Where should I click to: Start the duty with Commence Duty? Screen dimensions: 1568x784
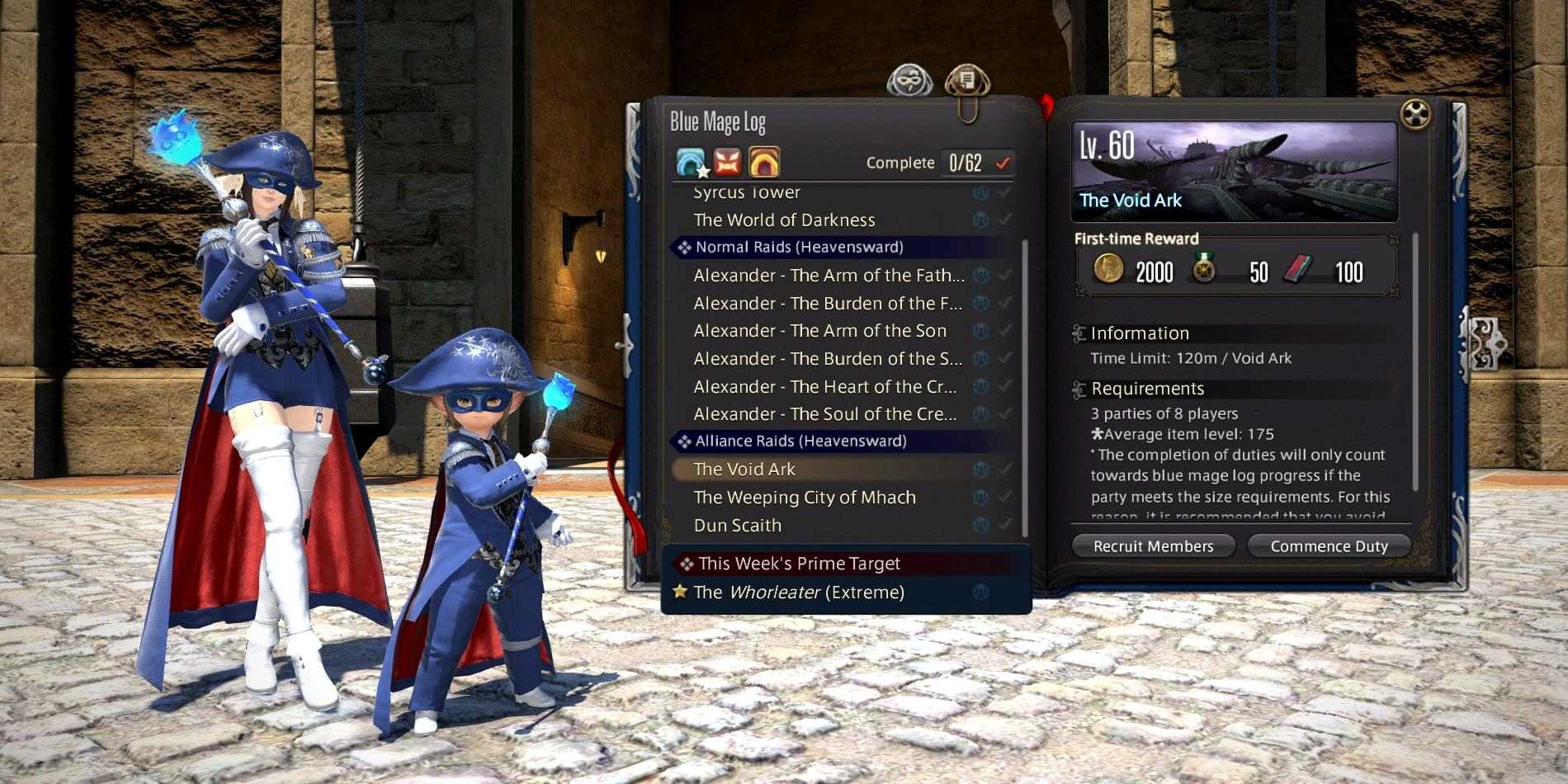click(1329, 546)
